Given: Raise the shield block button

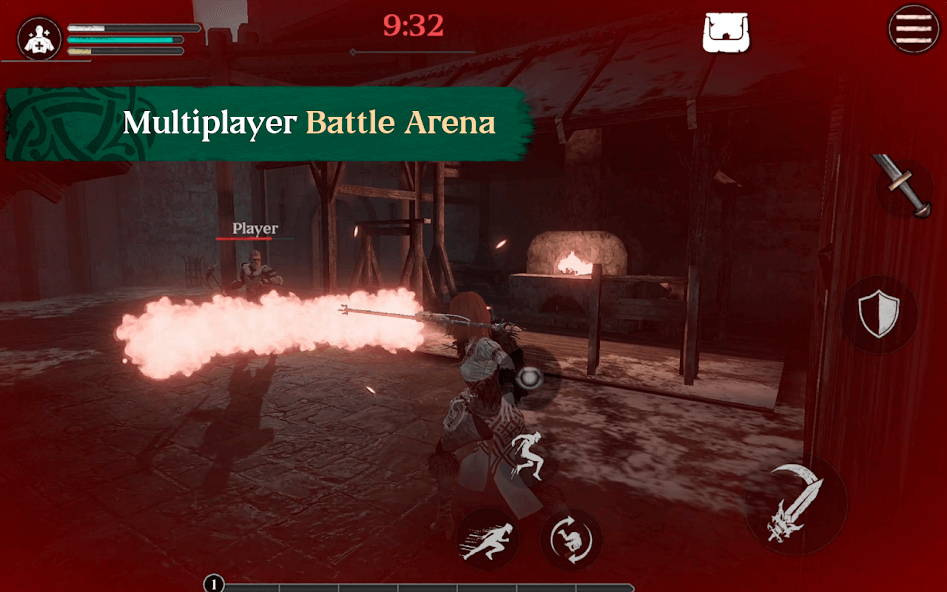Looking at the screenshot, I should [x=879, y=315].
